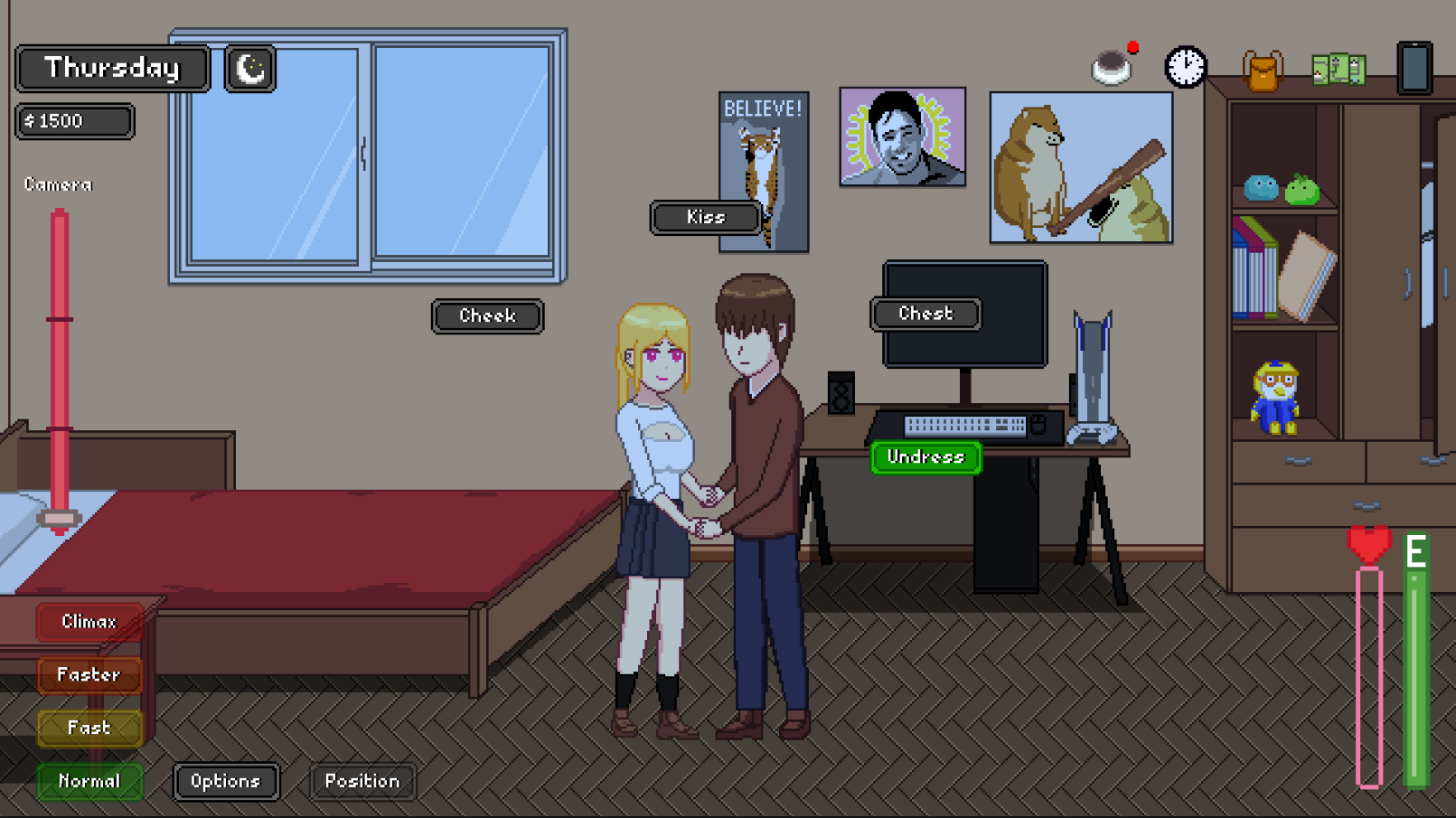Choose the Cheek interaction
Screen dimensions: 1456x818
point(487,316)
